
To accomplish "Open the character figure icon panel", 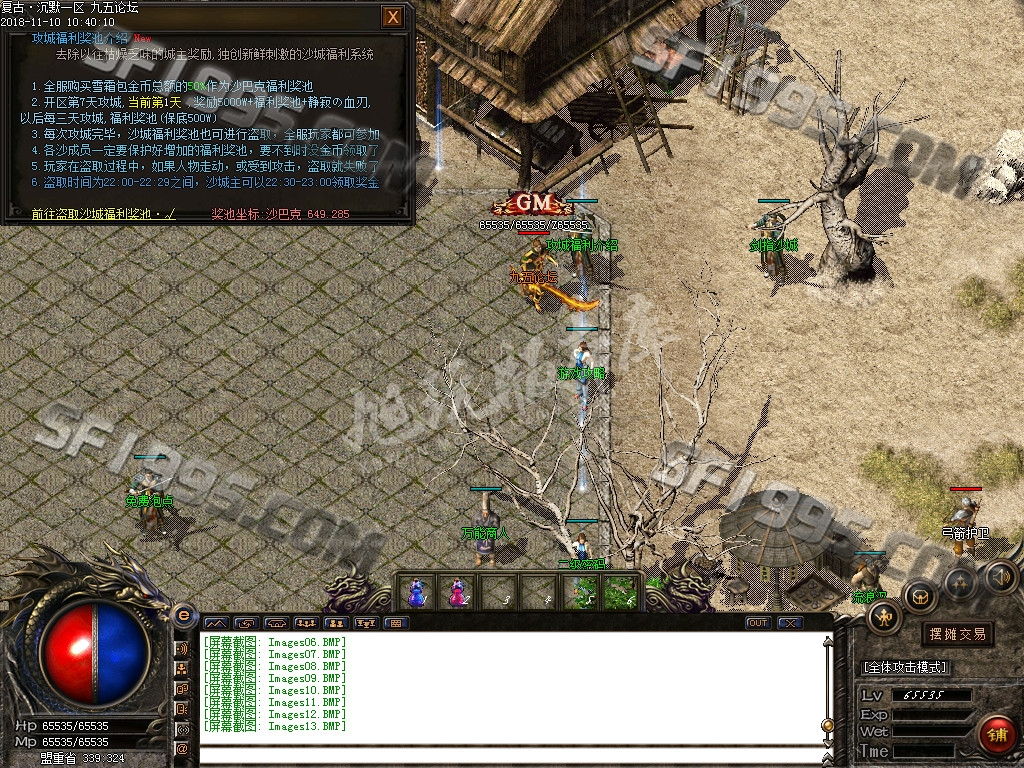I will pos(885,617).
